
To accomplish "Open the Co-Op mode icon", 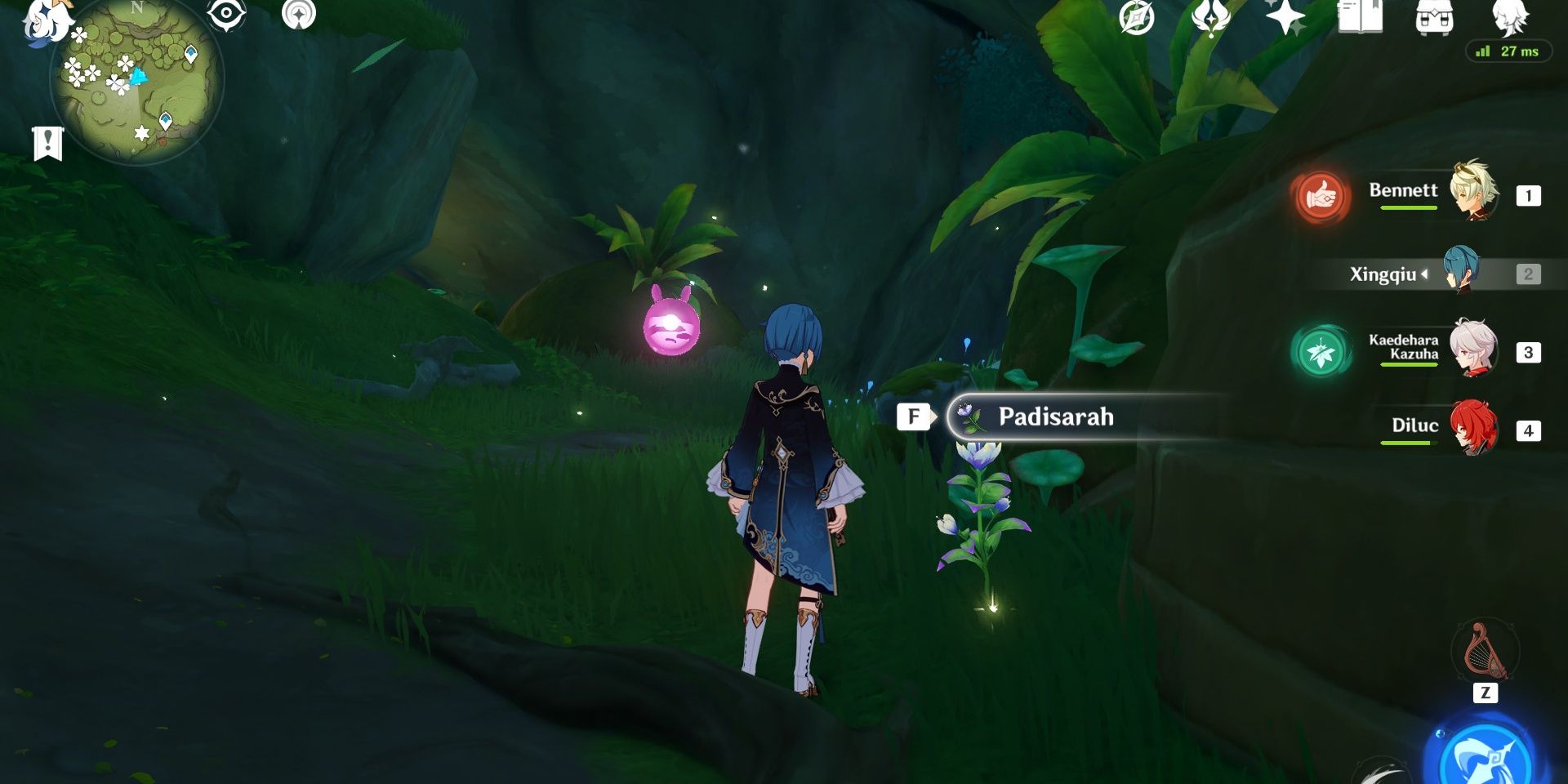I will pos(299,16).
